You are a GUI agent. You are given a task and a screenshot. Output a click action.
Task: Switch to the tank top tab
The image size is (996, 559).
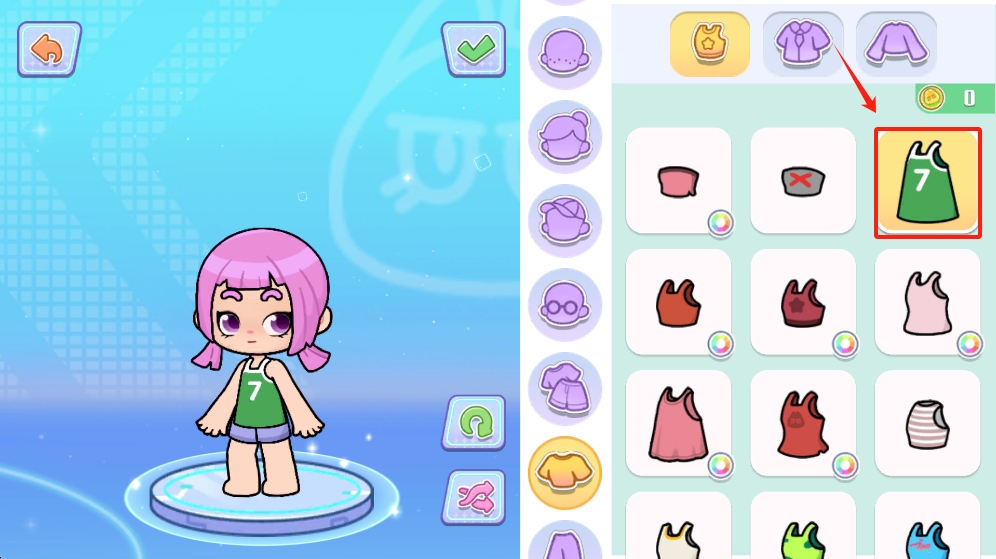pyautogui.click(x=709, y=44)
